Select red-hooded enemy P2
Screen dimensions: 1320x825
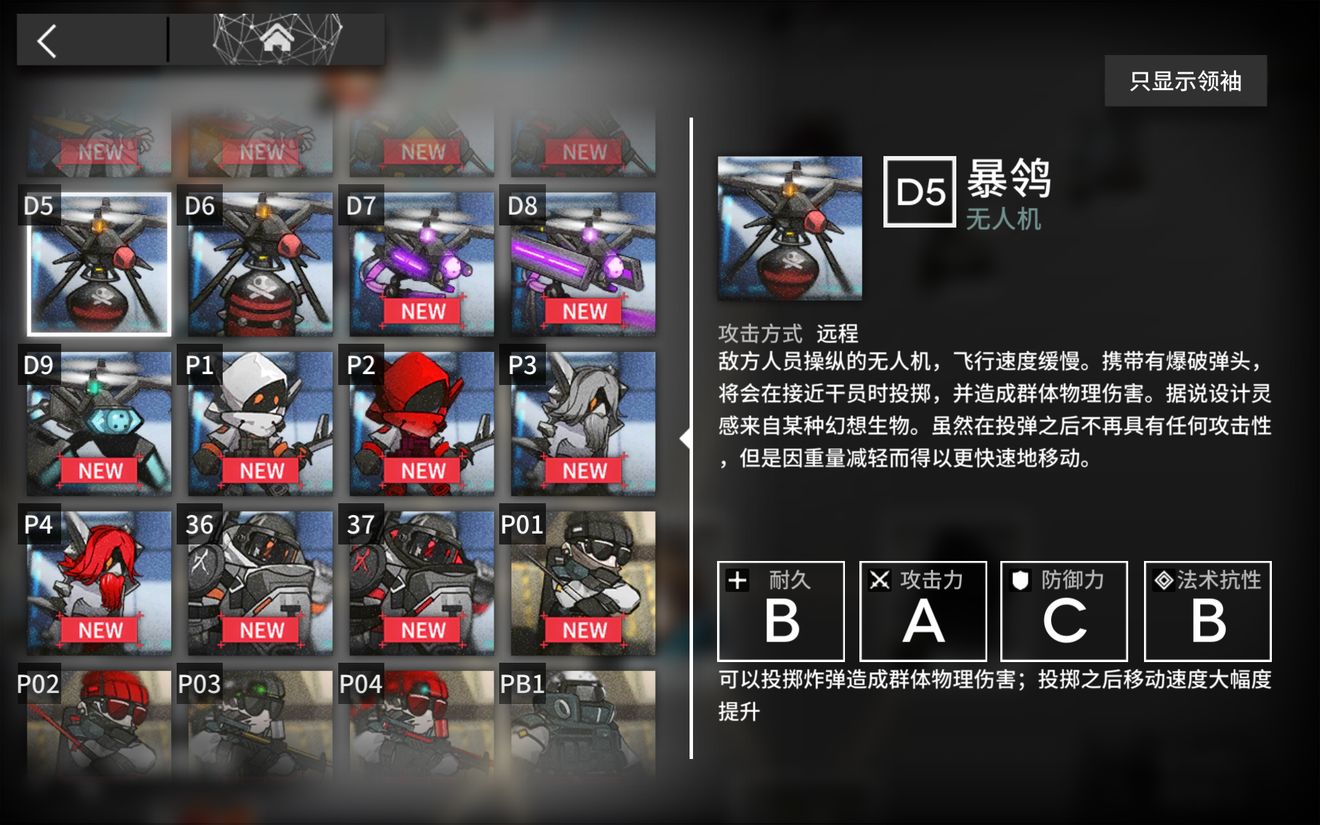[x=422, y=424]
